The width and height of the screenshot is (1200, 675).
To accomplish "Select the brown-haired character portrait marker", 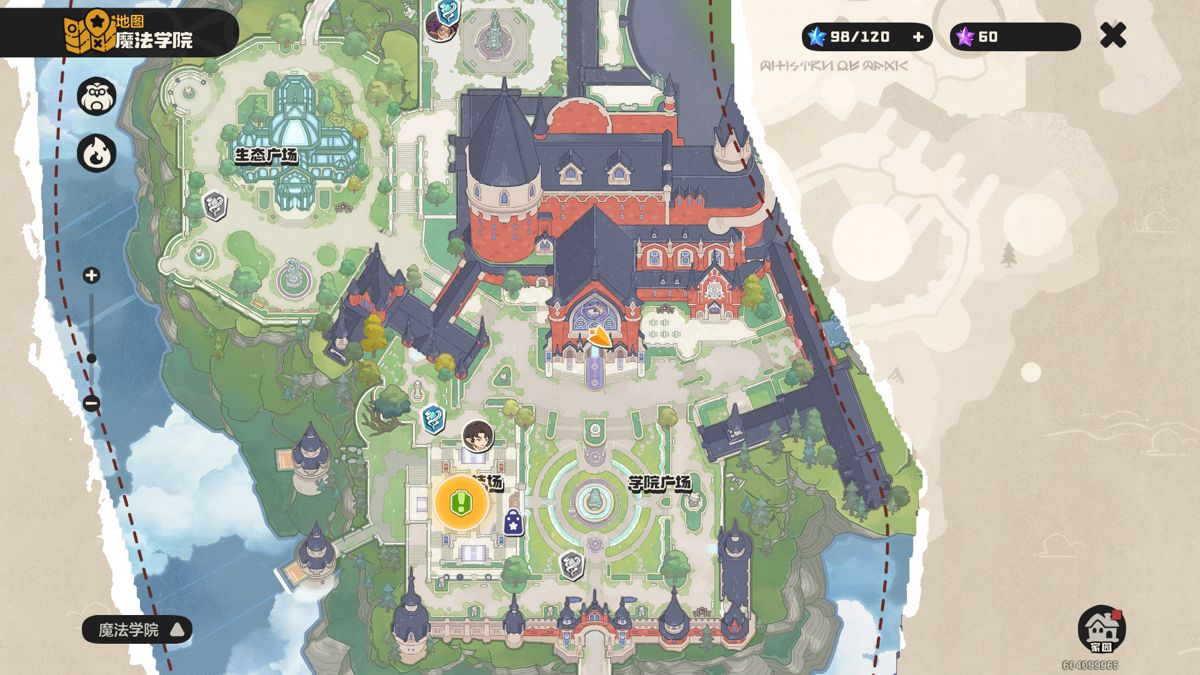I will tap(478, 436).
